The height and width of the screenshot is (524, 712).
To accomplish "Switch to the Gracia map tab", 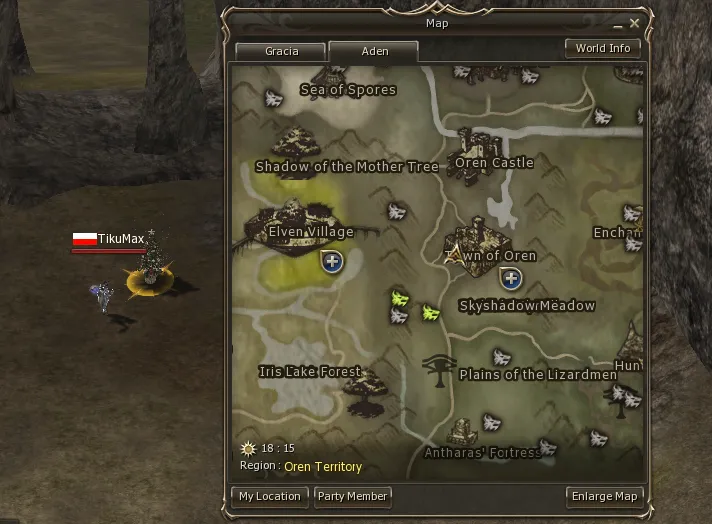I will coord(281,51).
